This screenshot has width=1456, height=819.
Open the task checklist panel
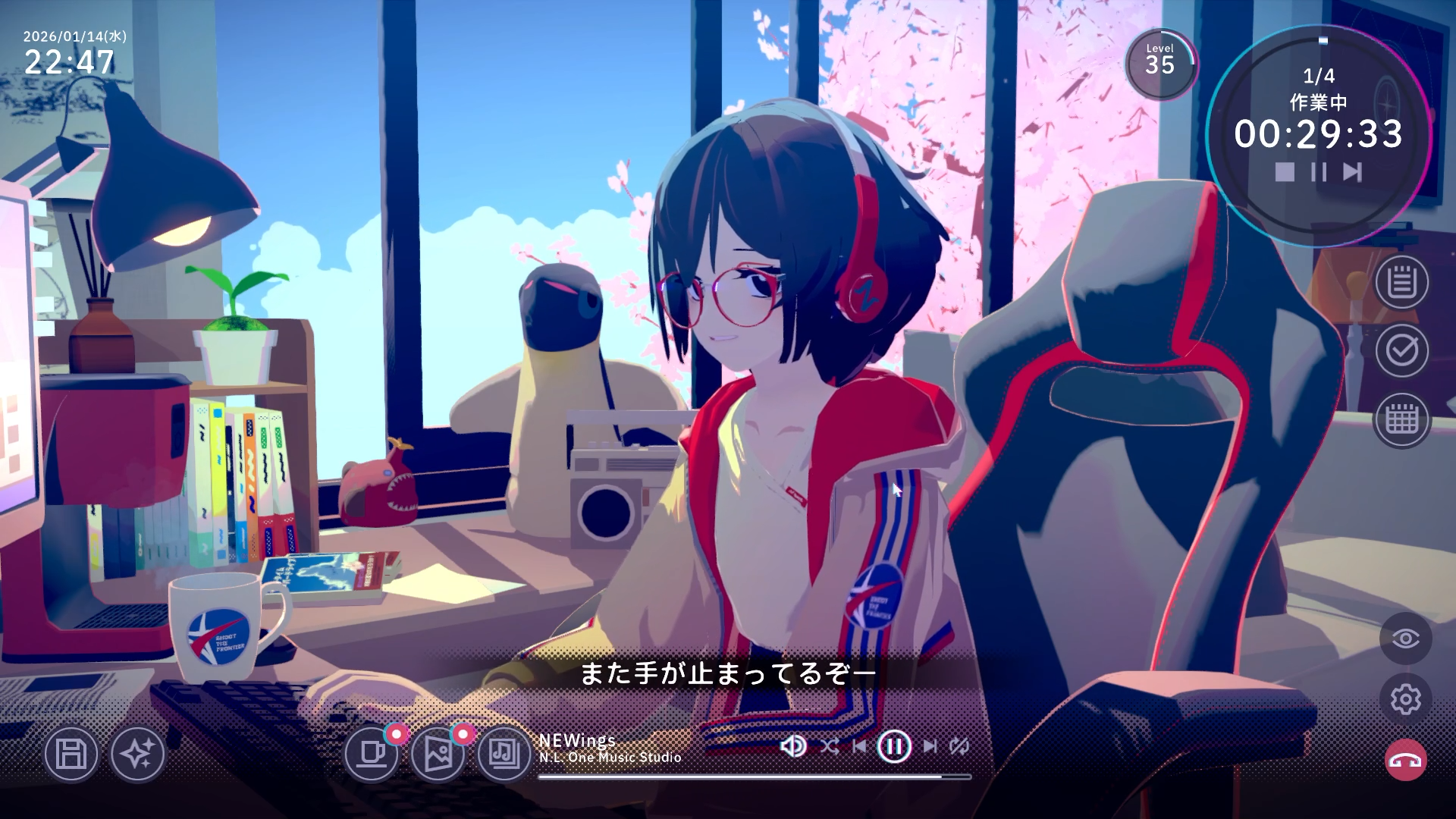1402,353
